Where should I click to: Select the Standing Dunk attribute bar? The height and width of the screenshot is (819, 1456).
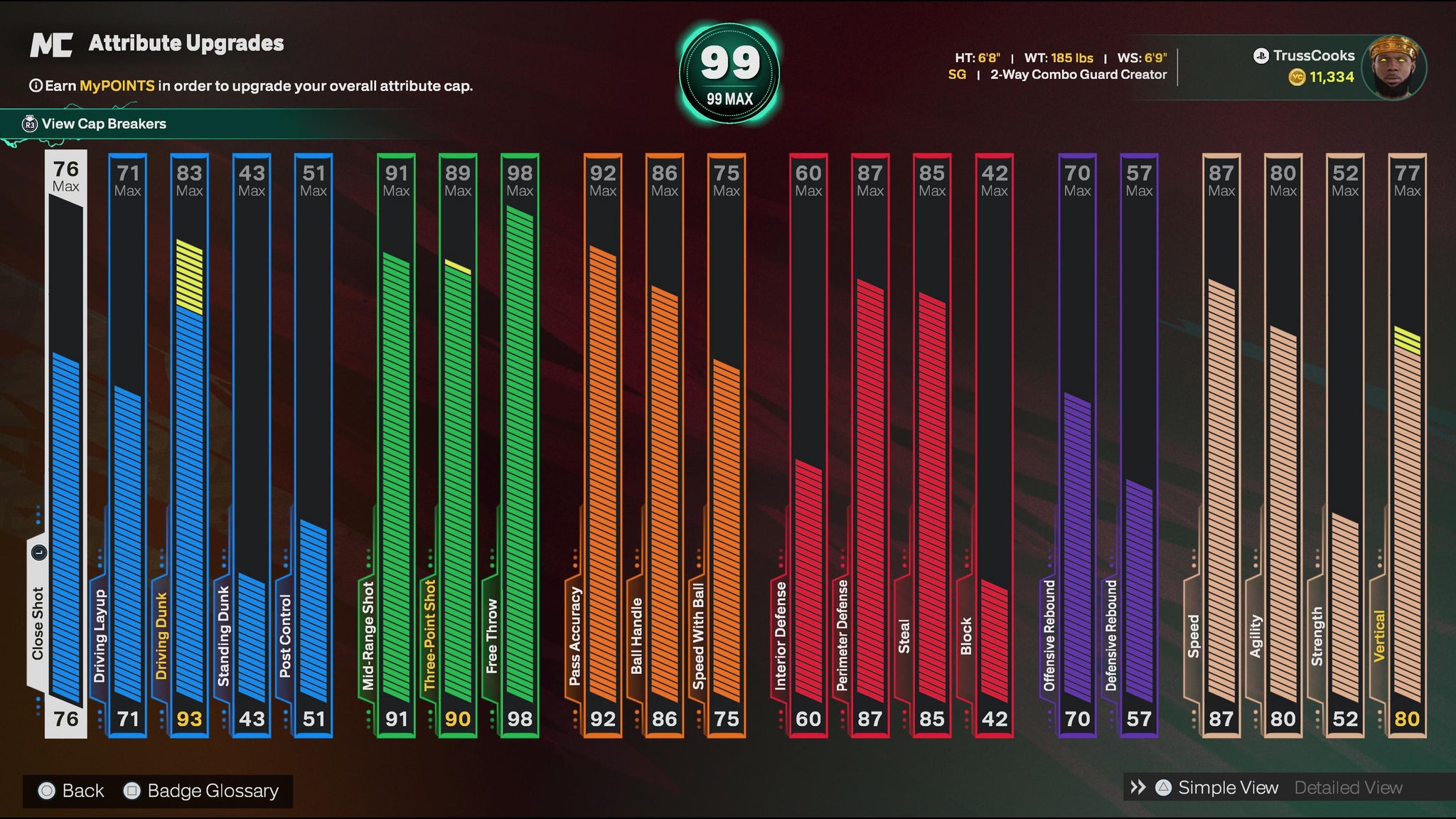(252, 444)
